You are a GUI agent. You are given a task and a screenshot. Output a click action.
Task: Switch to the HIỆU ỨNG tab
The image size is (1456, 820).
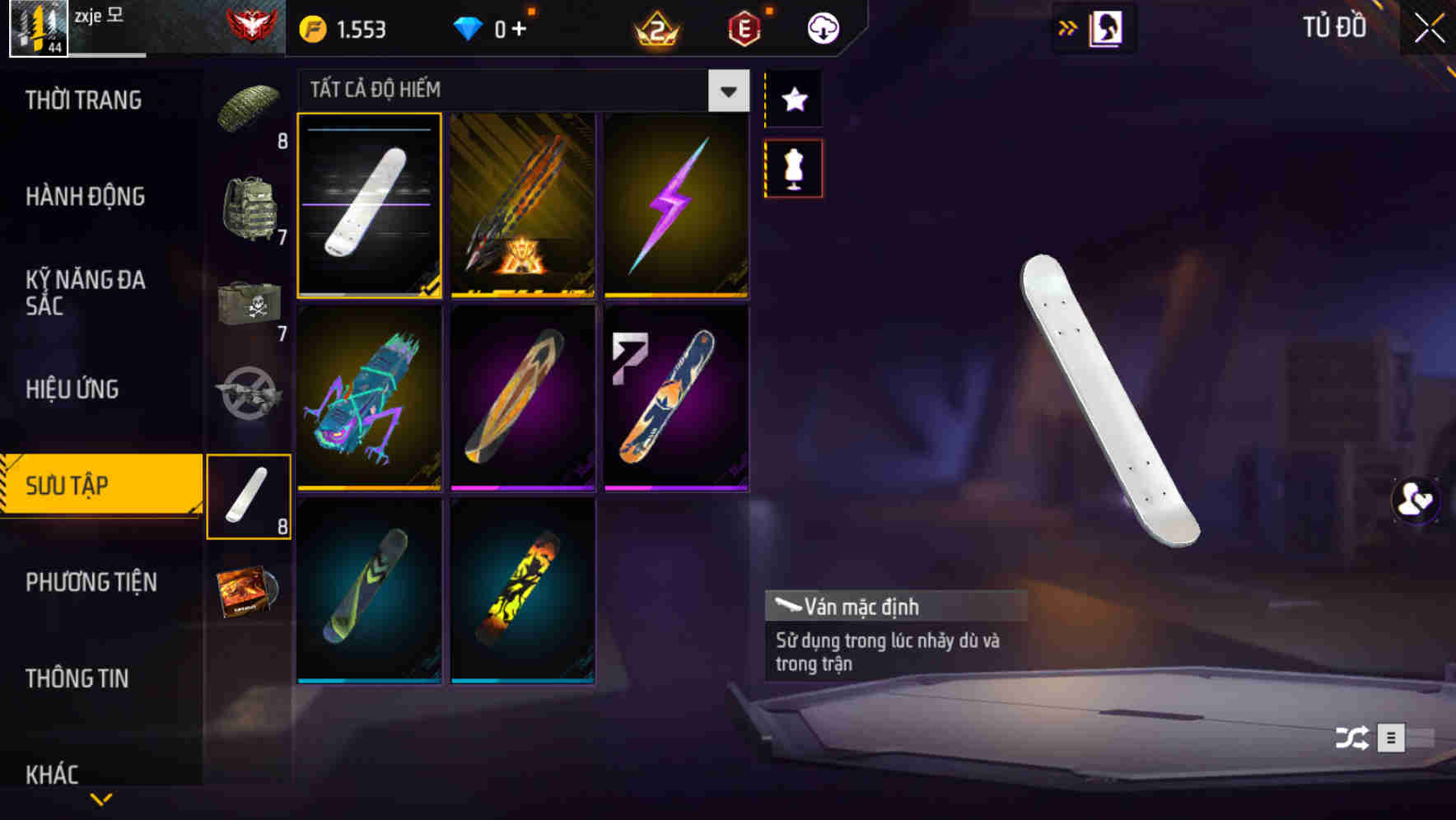[72, 389]
